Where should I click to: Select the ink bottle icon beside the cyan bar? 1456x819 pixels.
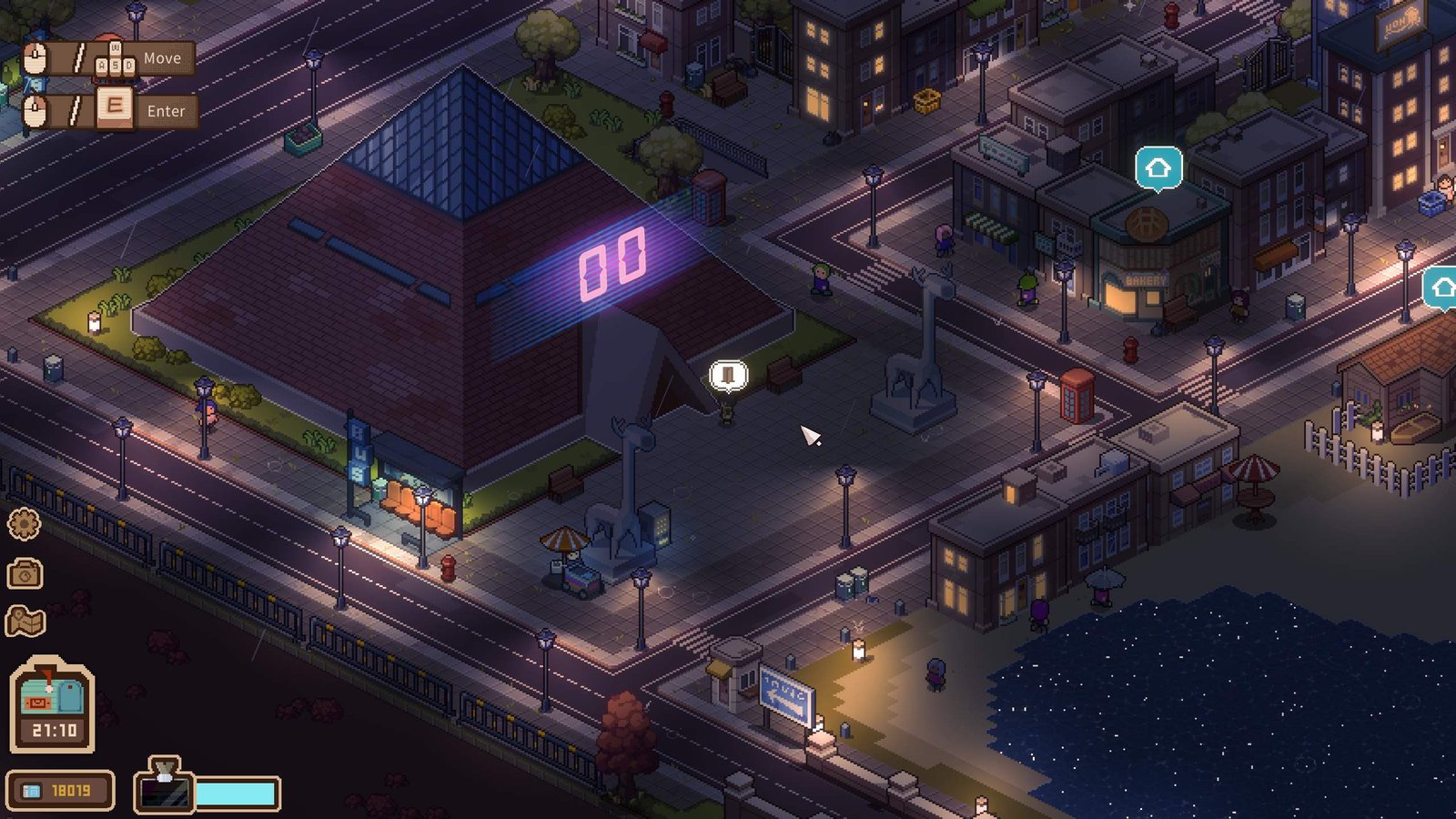coord(165,786)
